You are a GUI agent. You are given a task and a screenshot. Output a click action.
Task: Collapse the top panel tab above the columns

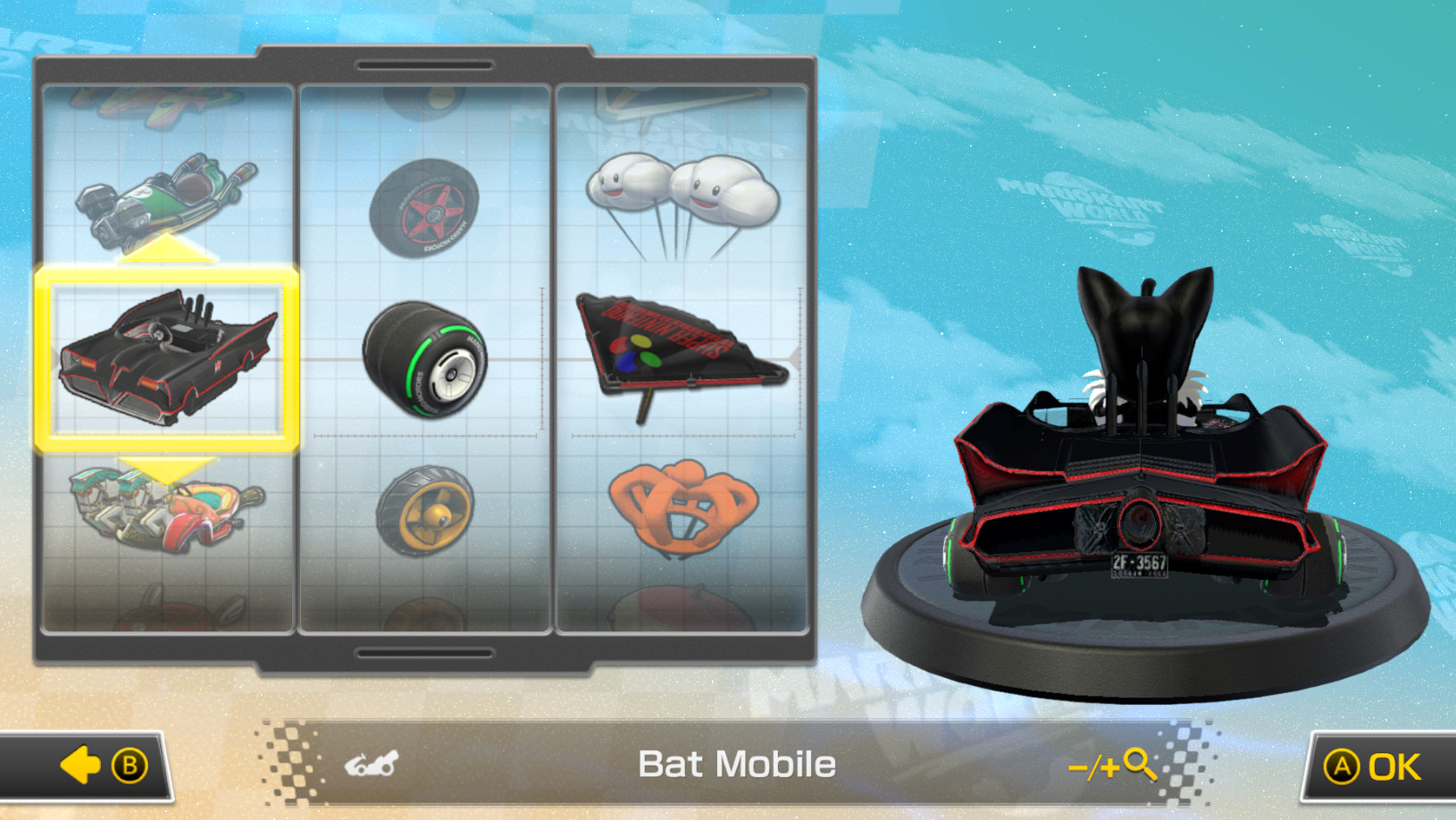(426, 63)
